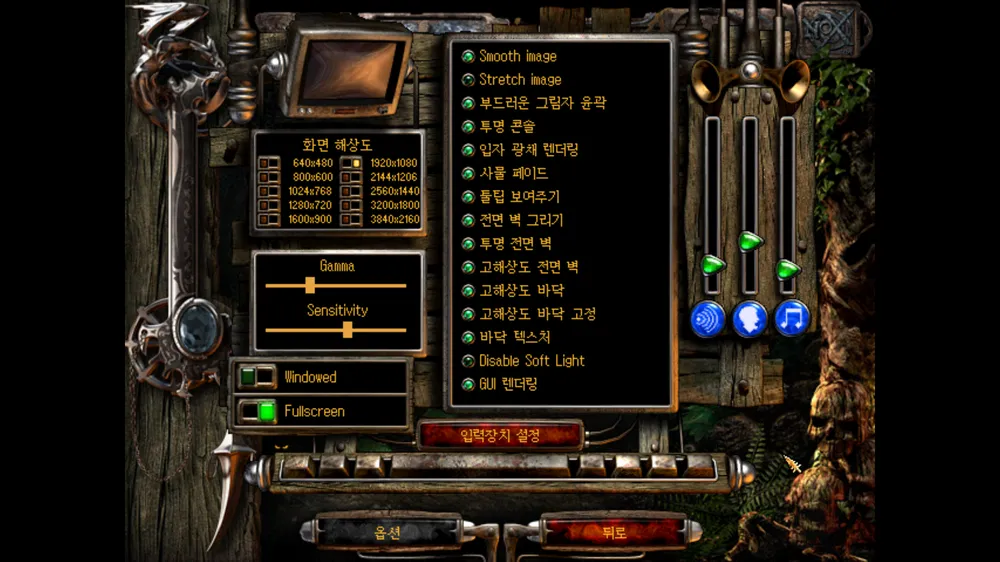Screen dimensions: 1000x562
Task: Toggle the Disable Soft Light option
Action: (x=467, y=361)
